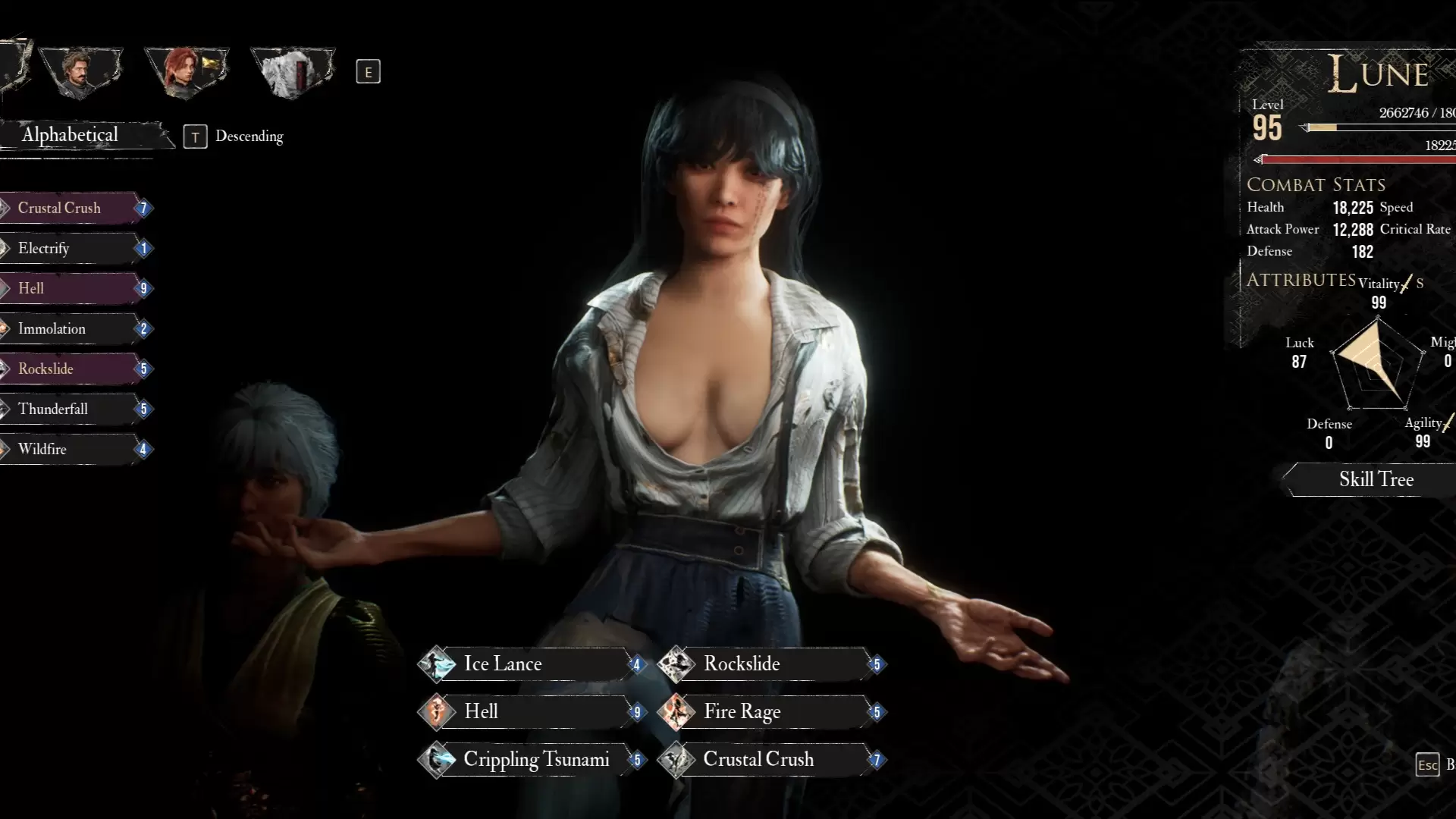The height and width of the screenshot is (819, 1456).
Task: Select the equipped Ice Lance slot
Action: pyautogui.click(x=531, y=664)
